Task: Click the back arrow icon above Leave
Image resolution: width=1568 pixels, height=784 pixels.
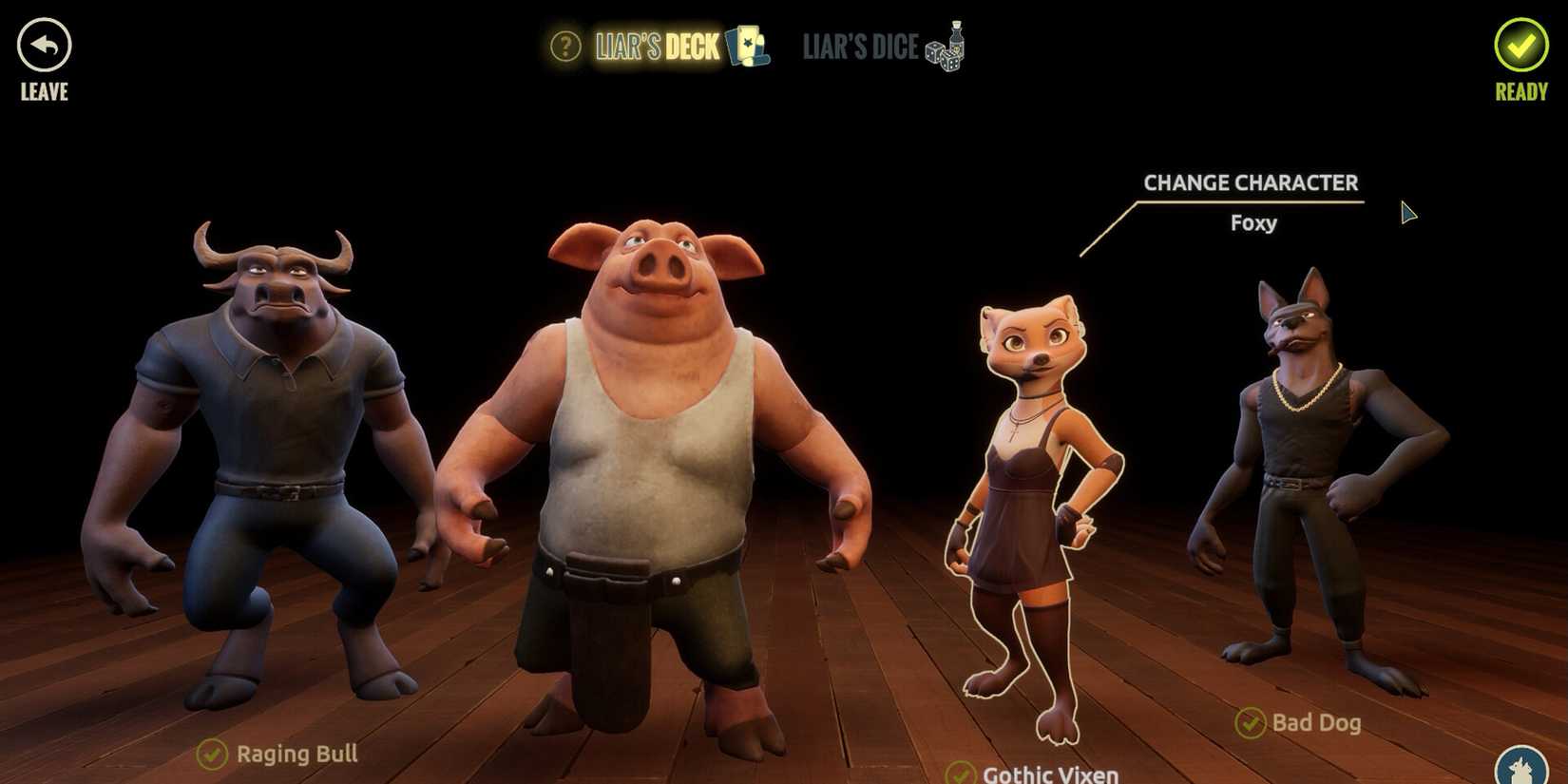Action: 43,43
